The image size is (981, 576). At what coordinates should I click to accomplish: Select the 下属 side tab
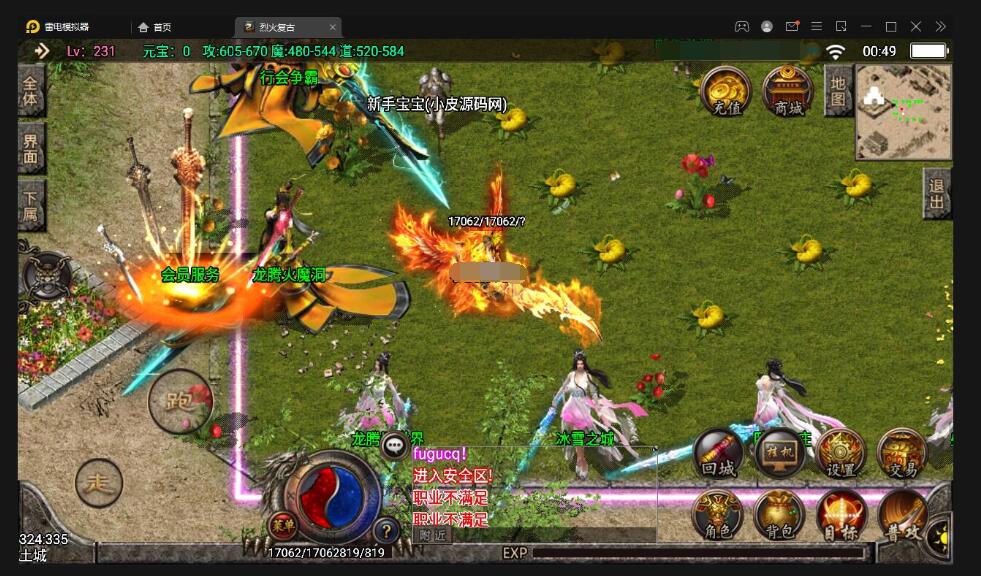(x=31, y=206)
